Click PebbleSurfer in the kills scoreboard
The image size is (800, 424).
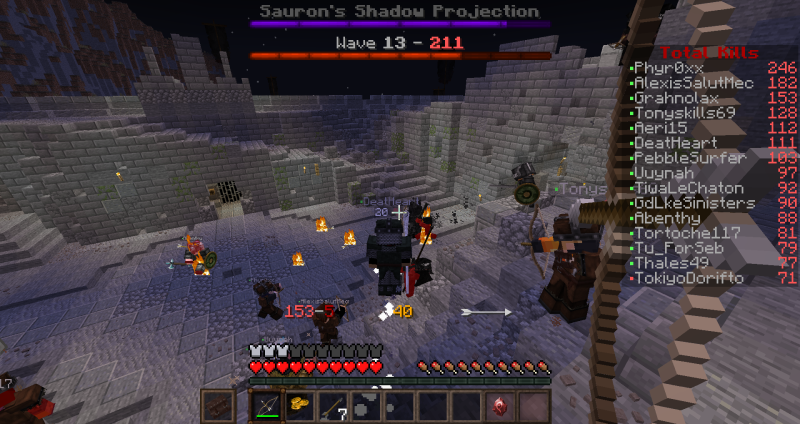[690, 158]
